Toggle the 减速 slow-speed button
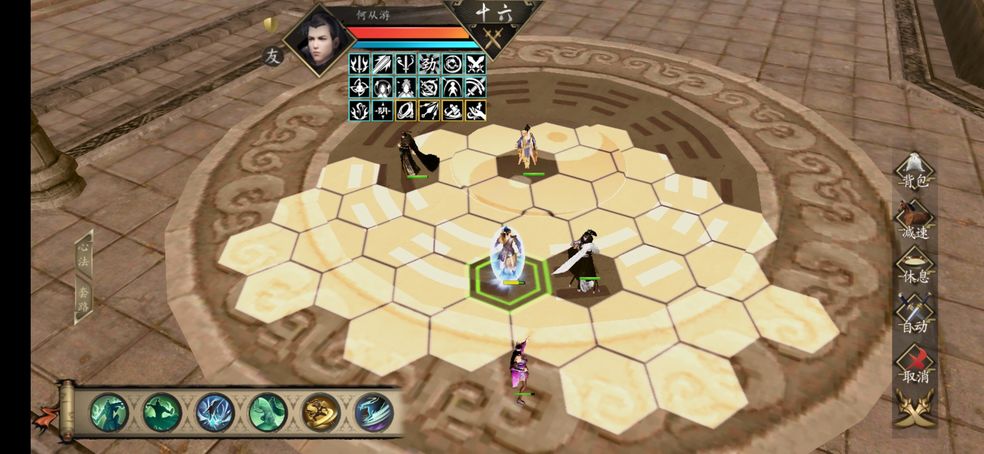This screenshot has height=454, width=984. pyautogui.click(x=914, y=222)
